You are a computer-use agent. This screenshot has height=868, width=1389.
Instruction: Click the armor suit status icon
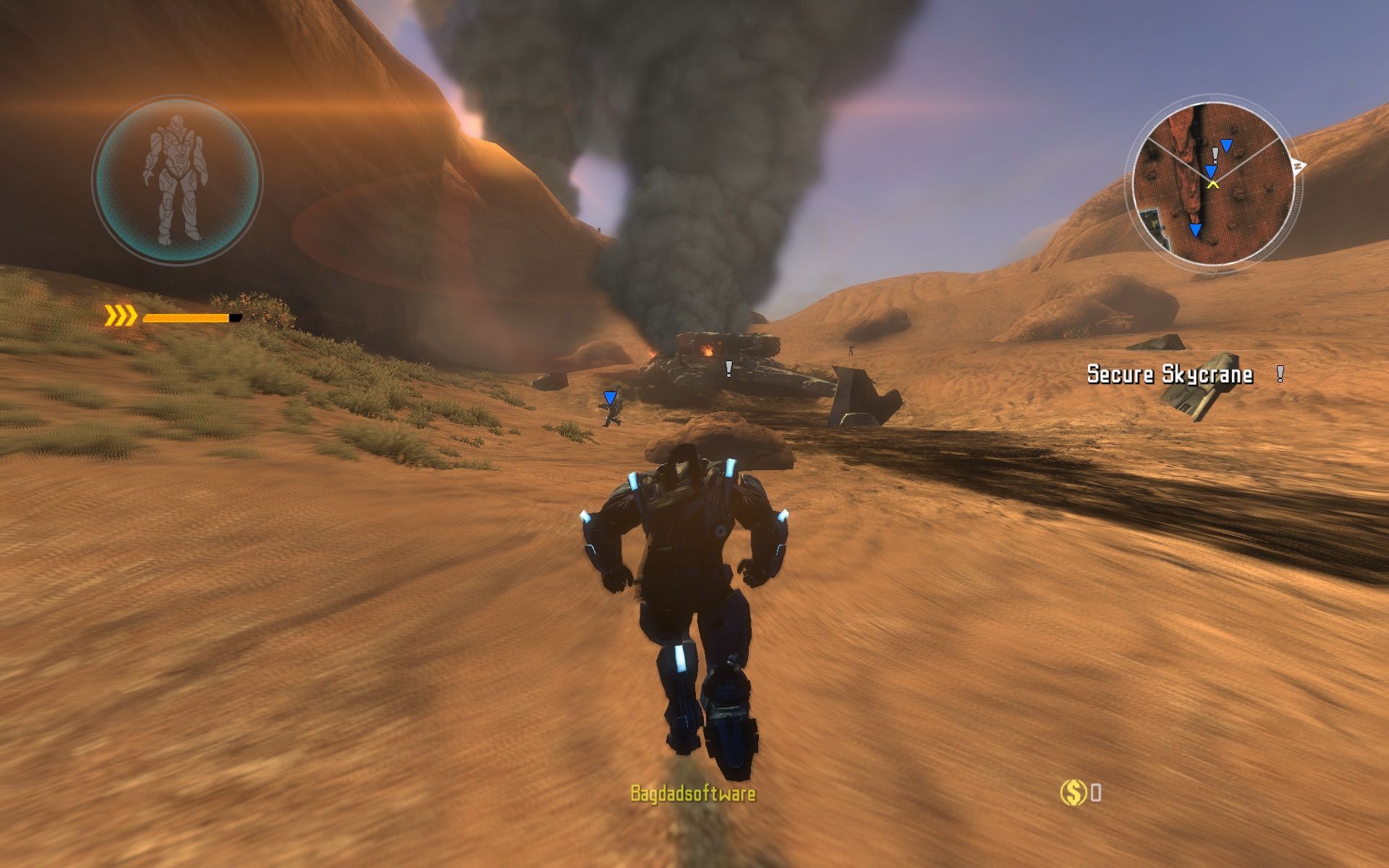point(177,182)
